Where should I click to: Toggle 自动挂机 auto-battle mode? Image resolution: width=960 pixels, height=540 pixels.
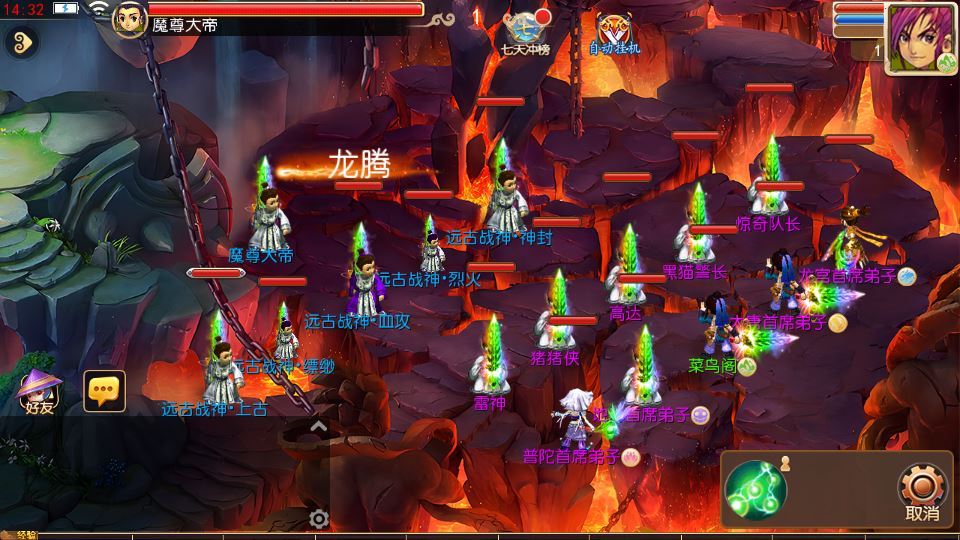613,31
